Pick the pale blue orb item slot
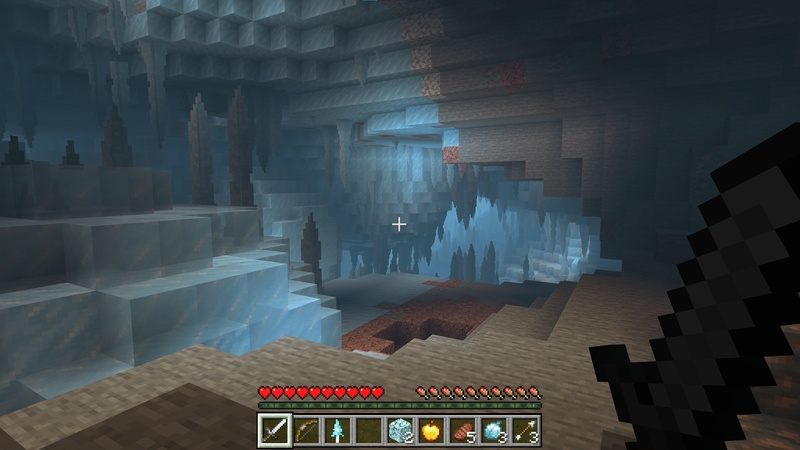The width and height of the screenshot is (800, 450). (x=496, y=430)
